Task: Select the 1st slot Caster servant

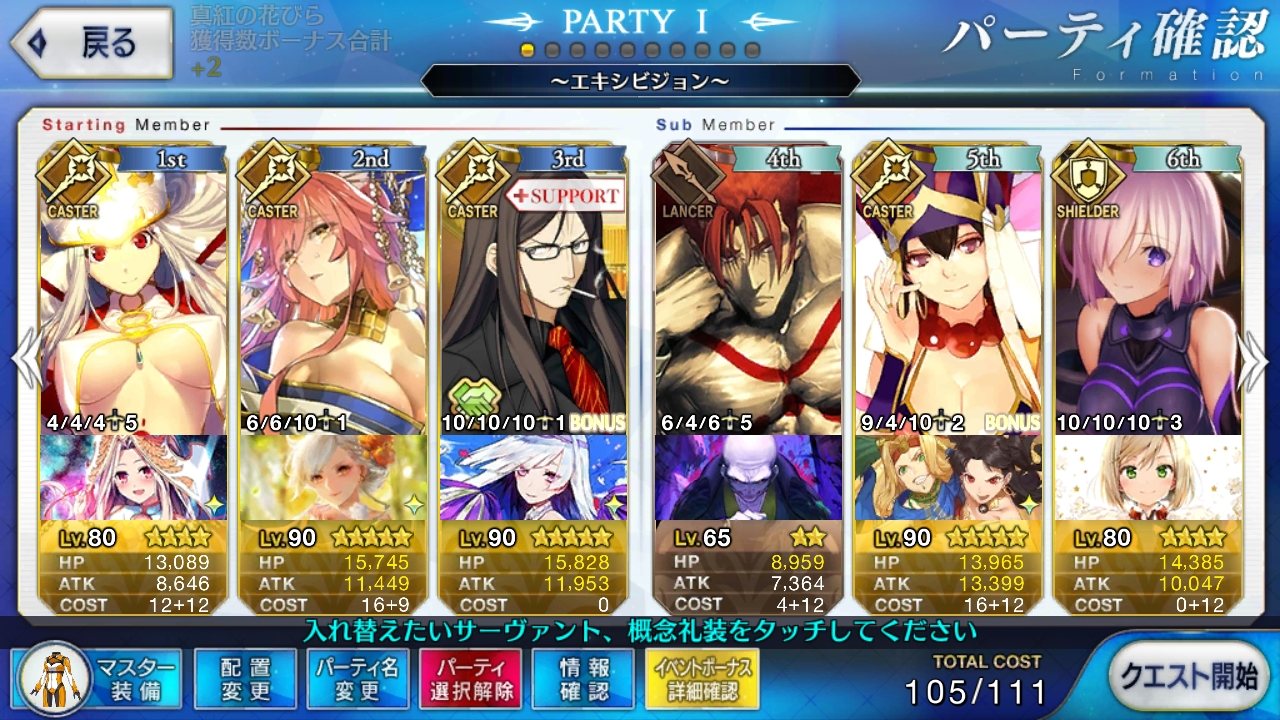Action: tap(133, 290)
